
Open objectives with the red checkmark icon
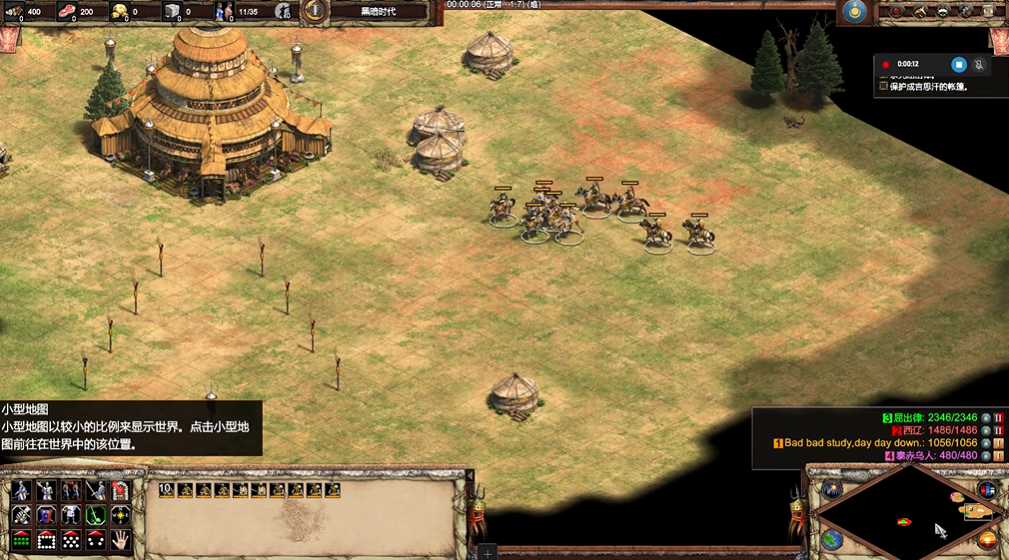(x=895, y=11)
